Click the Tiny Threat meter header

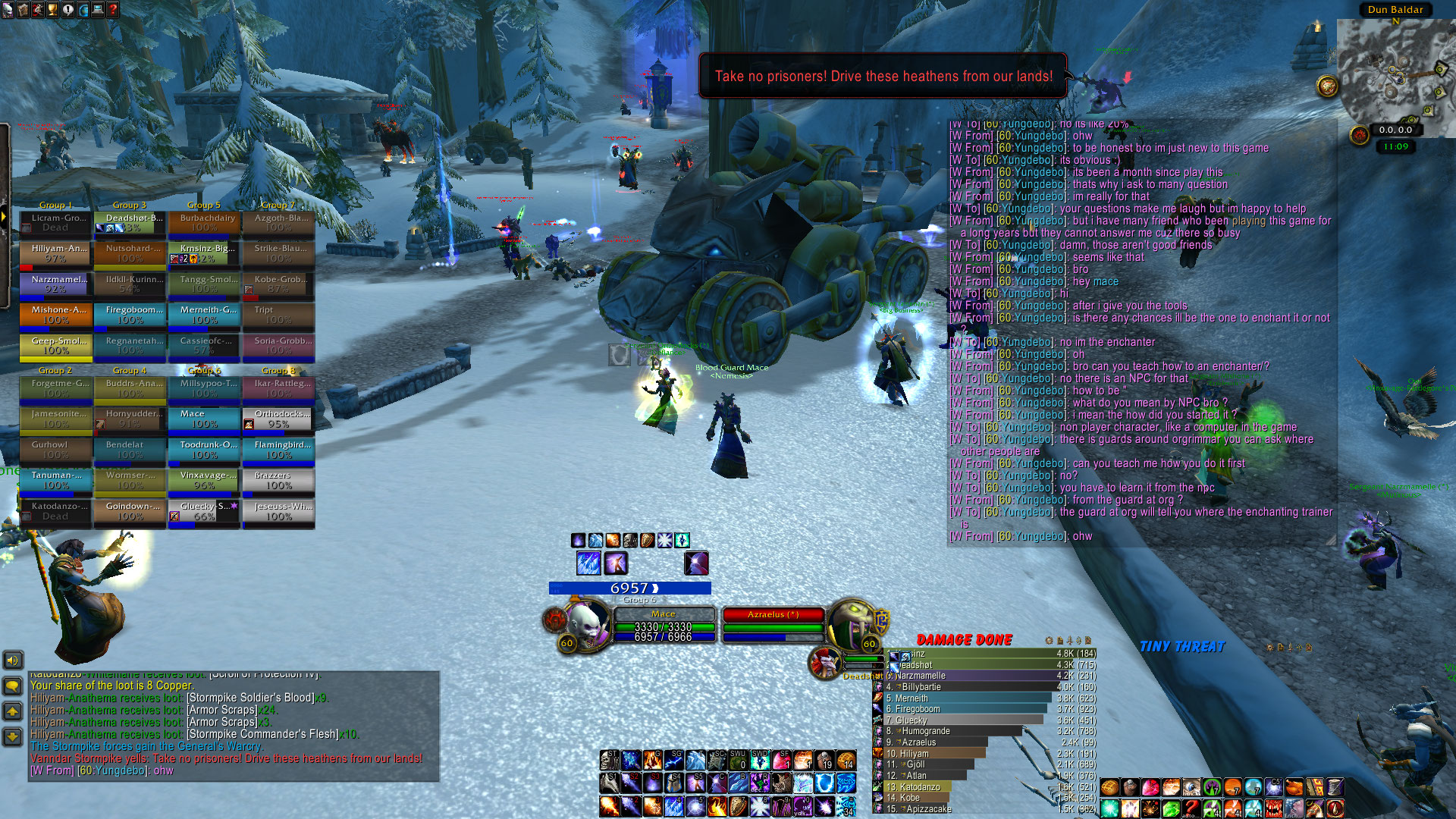pos(1181,647)
